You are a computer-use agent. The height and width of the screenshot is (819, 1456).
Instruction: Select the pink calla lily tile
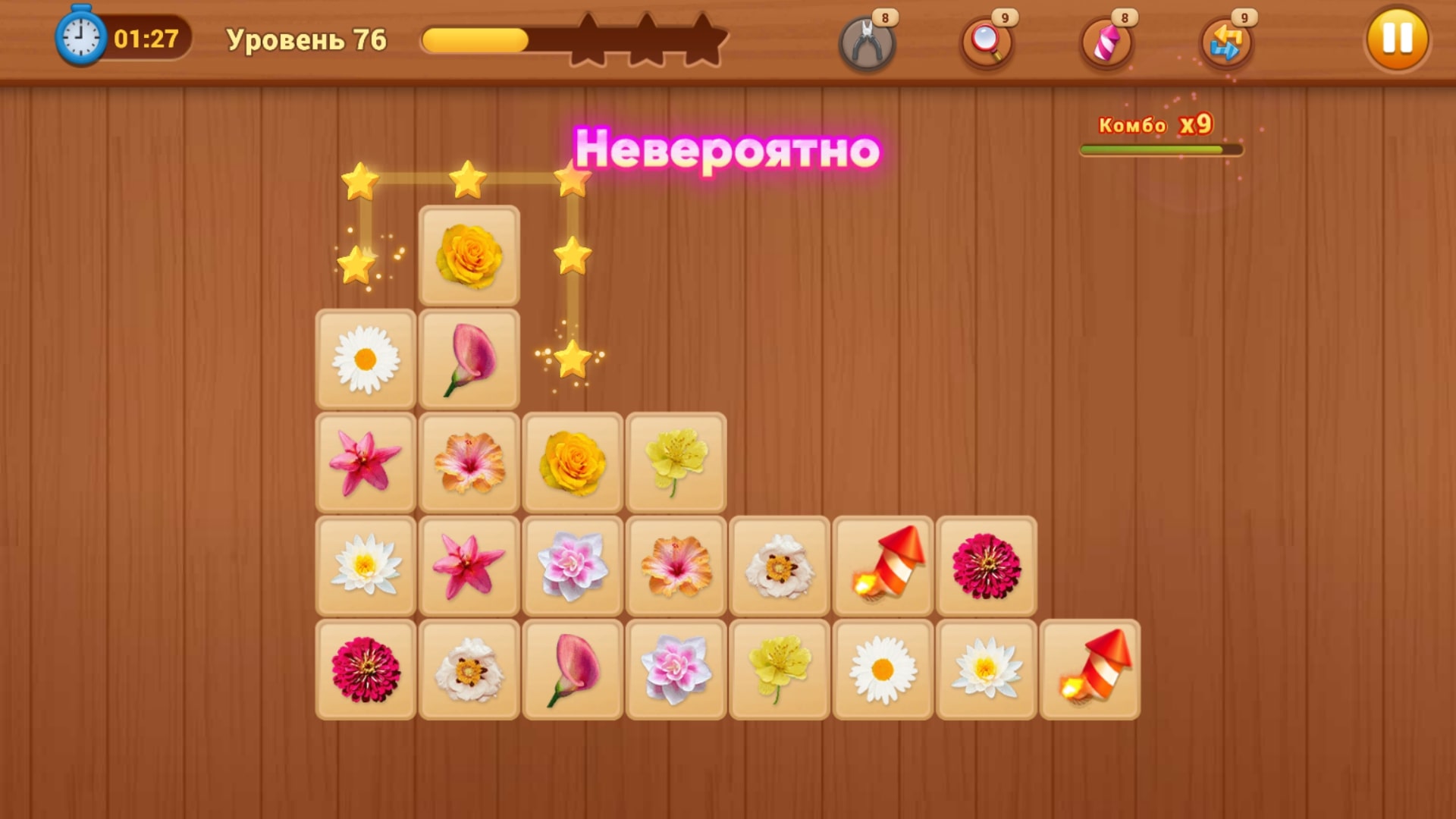469,359
